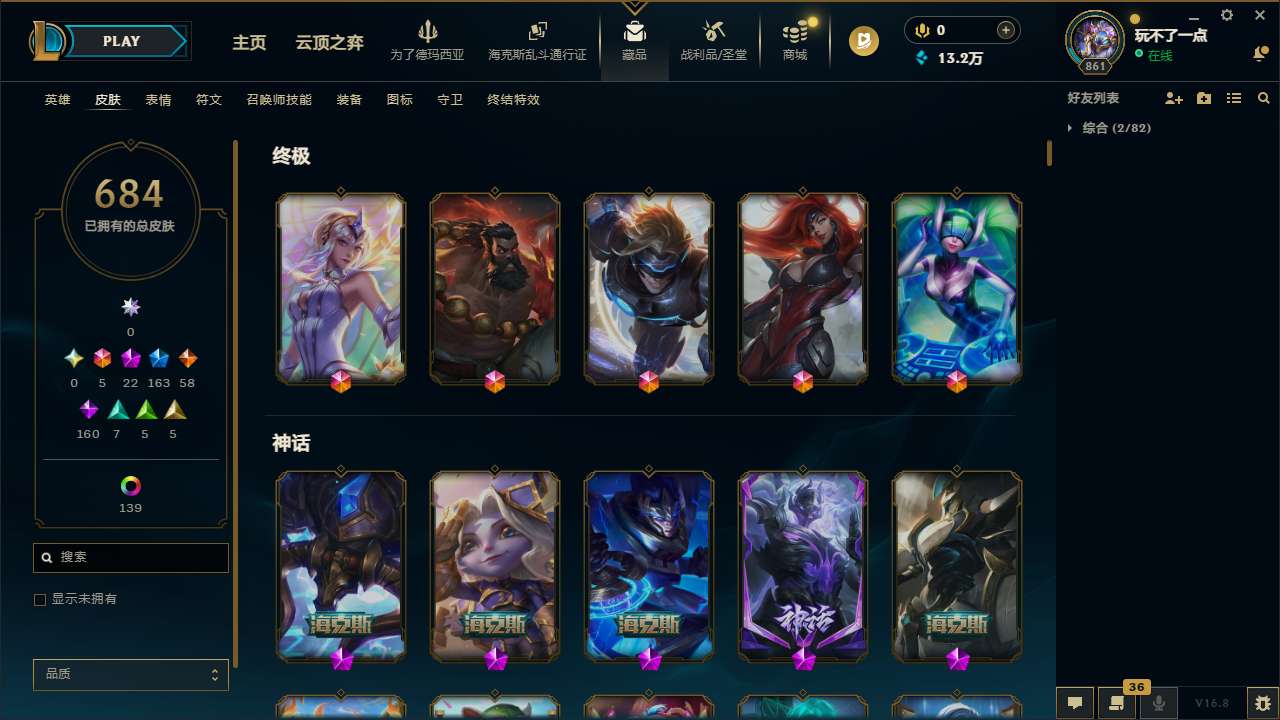Toggle the microphone mute icon
This screenshot has height=720, width=1280.
[1159, 704]
